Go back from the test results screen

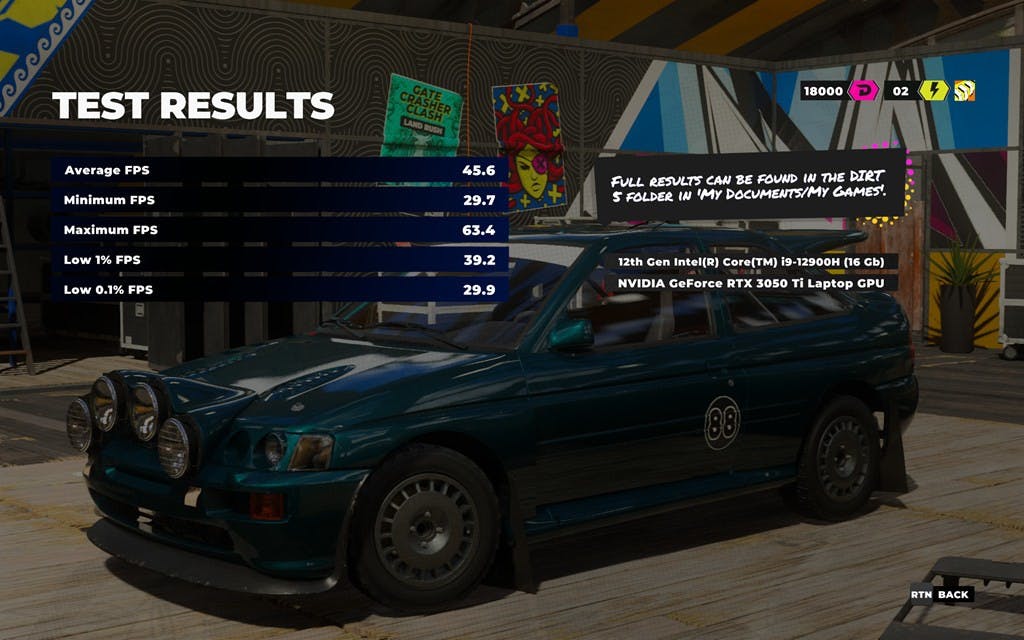[x=952, y=595]
